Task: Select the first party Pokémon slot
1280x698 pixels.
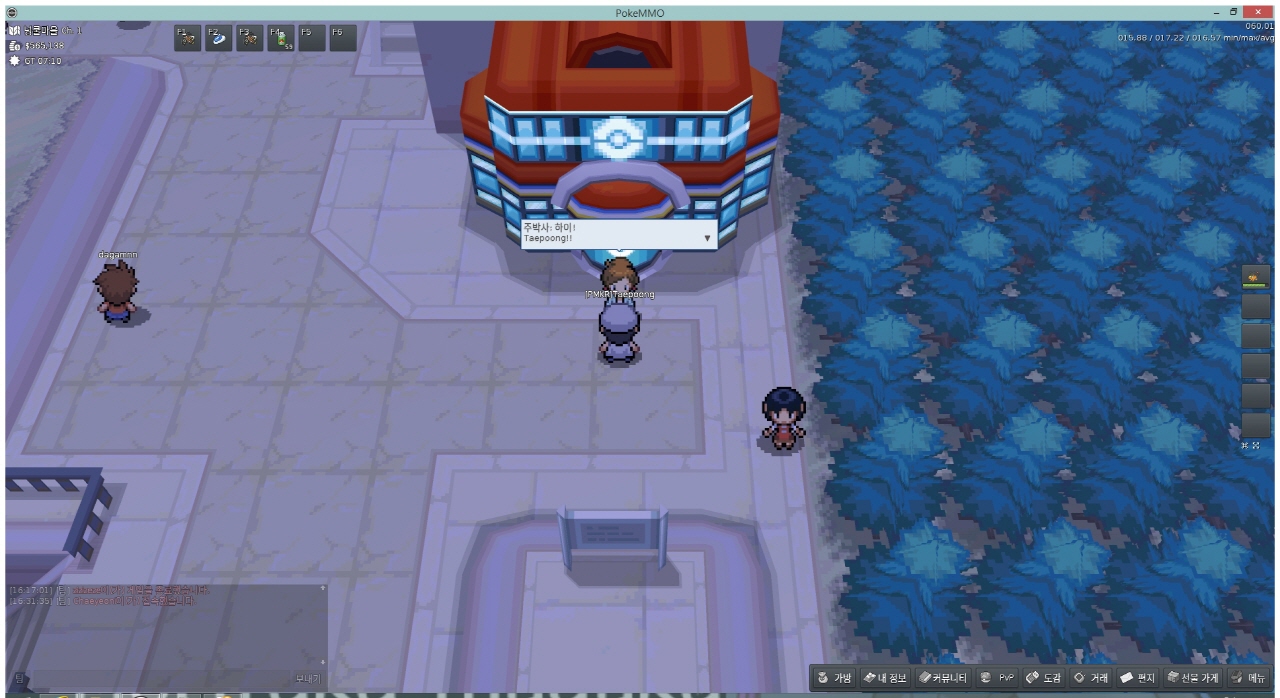Action: tap(1255, 275)
